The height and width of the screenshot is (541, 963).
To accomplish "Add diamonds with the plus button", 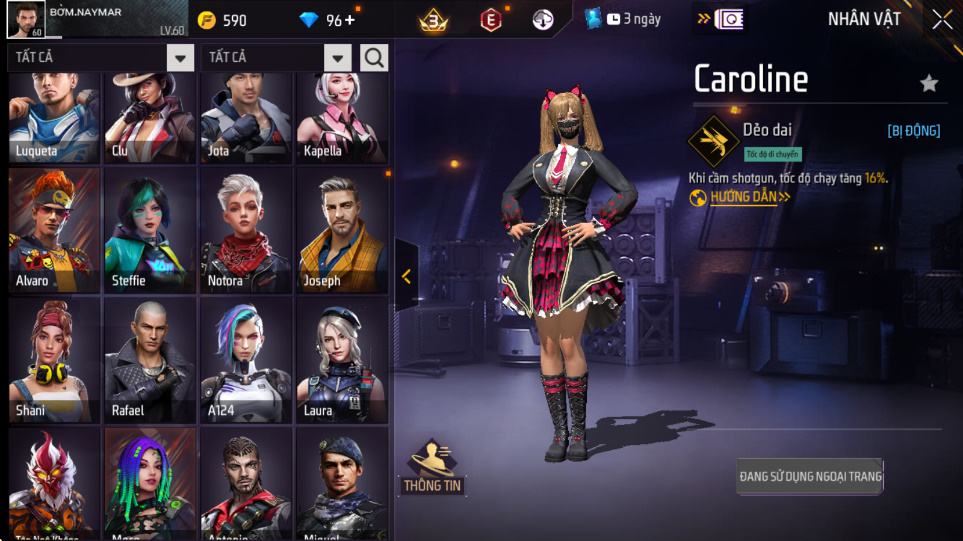I will point(349,20).
